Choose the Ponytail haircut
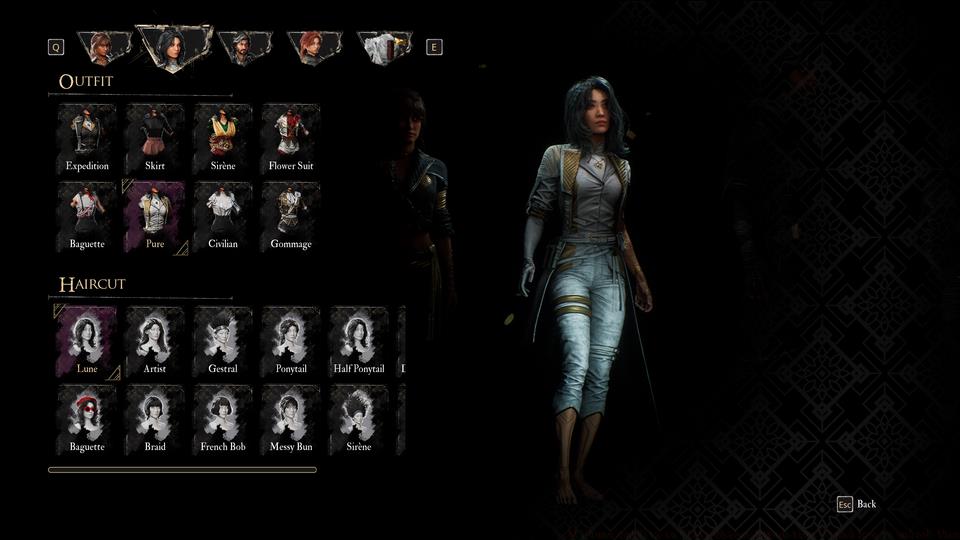The height and width of the screenshot is (540, 960). pyautogui.click(x=291, y=341)
